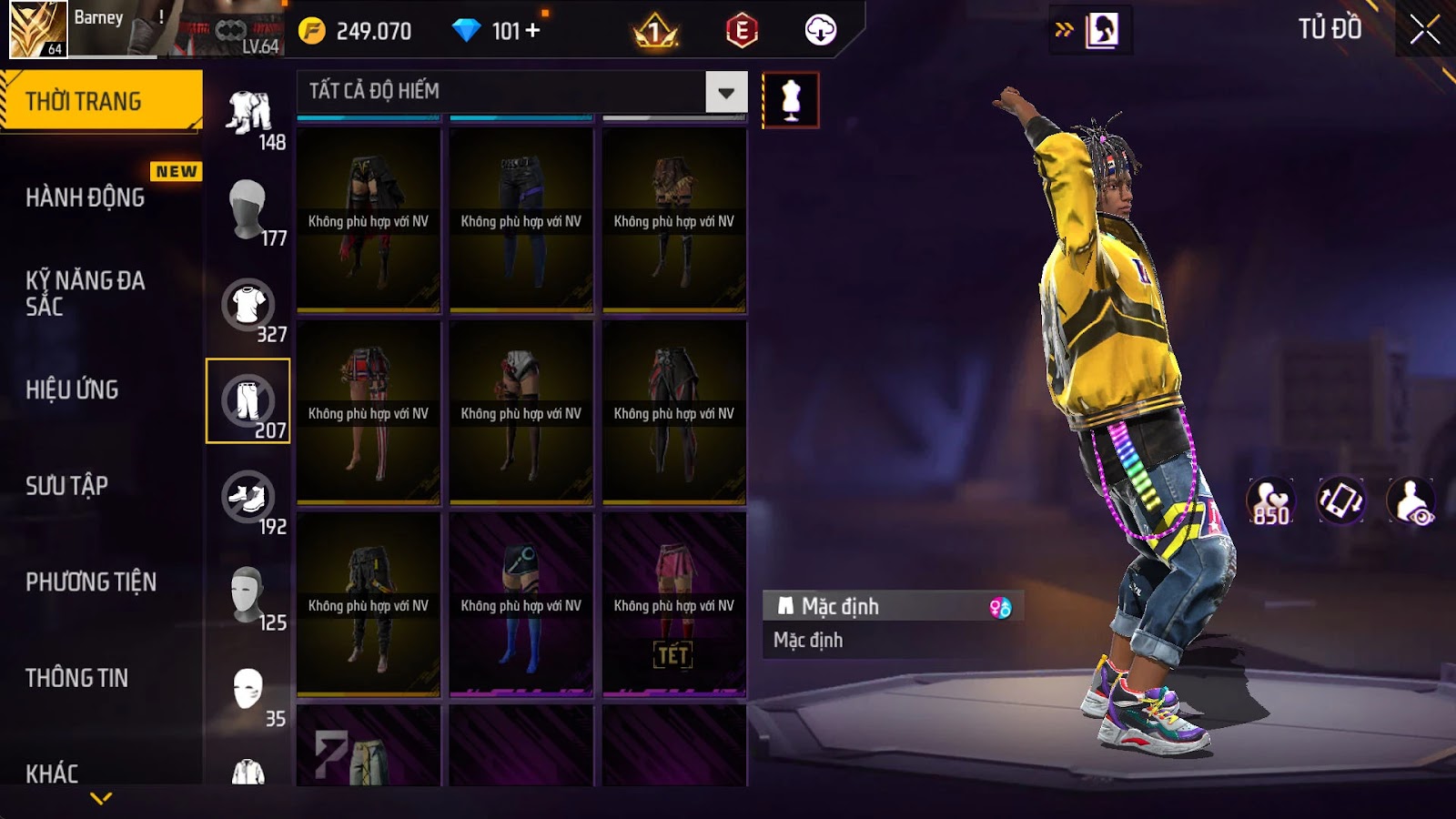Open the HIỆU ỨNG tab

73,389
